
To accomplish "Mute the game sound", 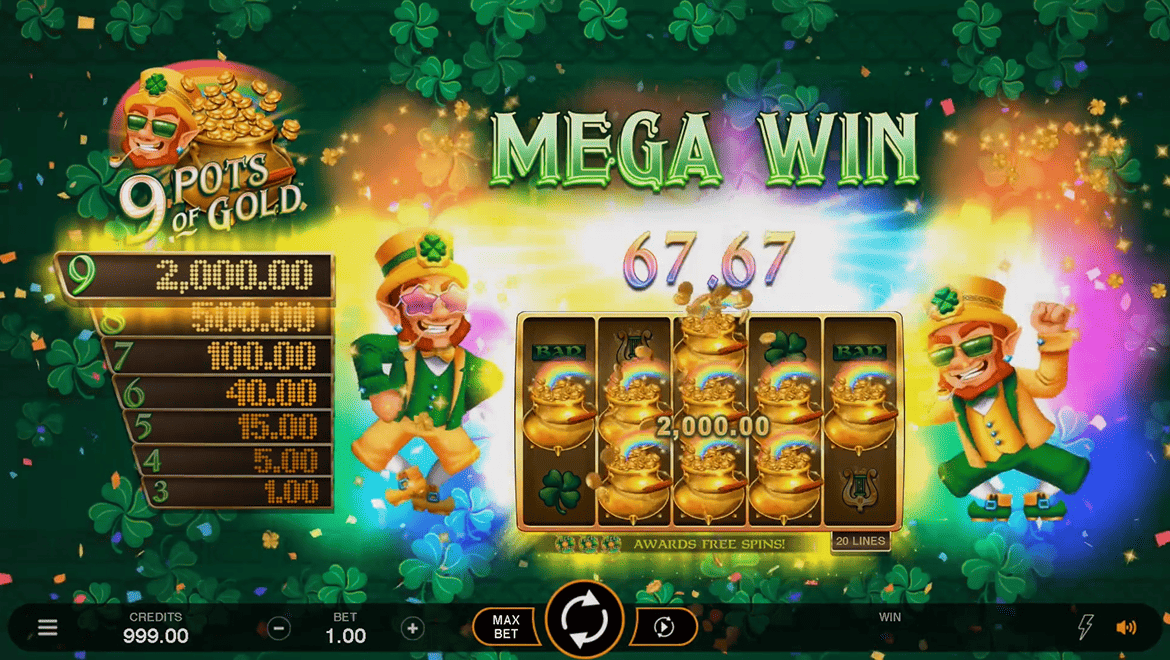I will (x=1126, y=627).
